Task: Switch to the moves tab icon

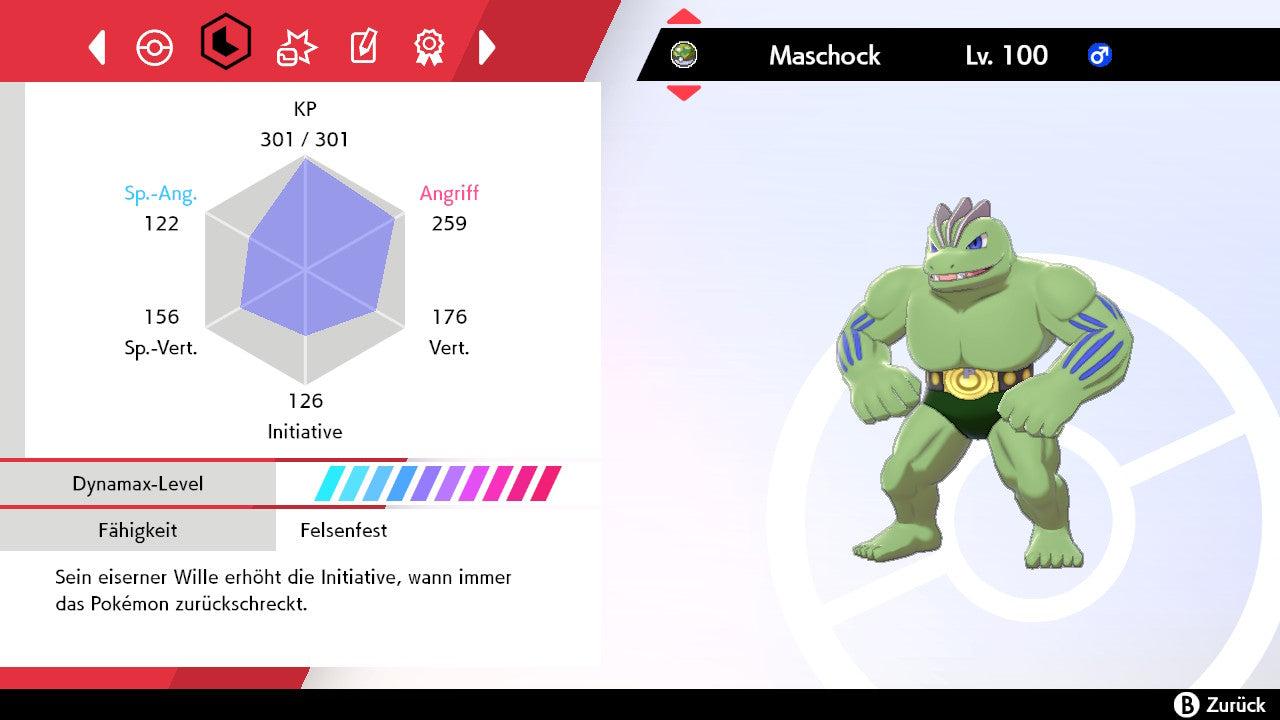Action: [297, 47]
